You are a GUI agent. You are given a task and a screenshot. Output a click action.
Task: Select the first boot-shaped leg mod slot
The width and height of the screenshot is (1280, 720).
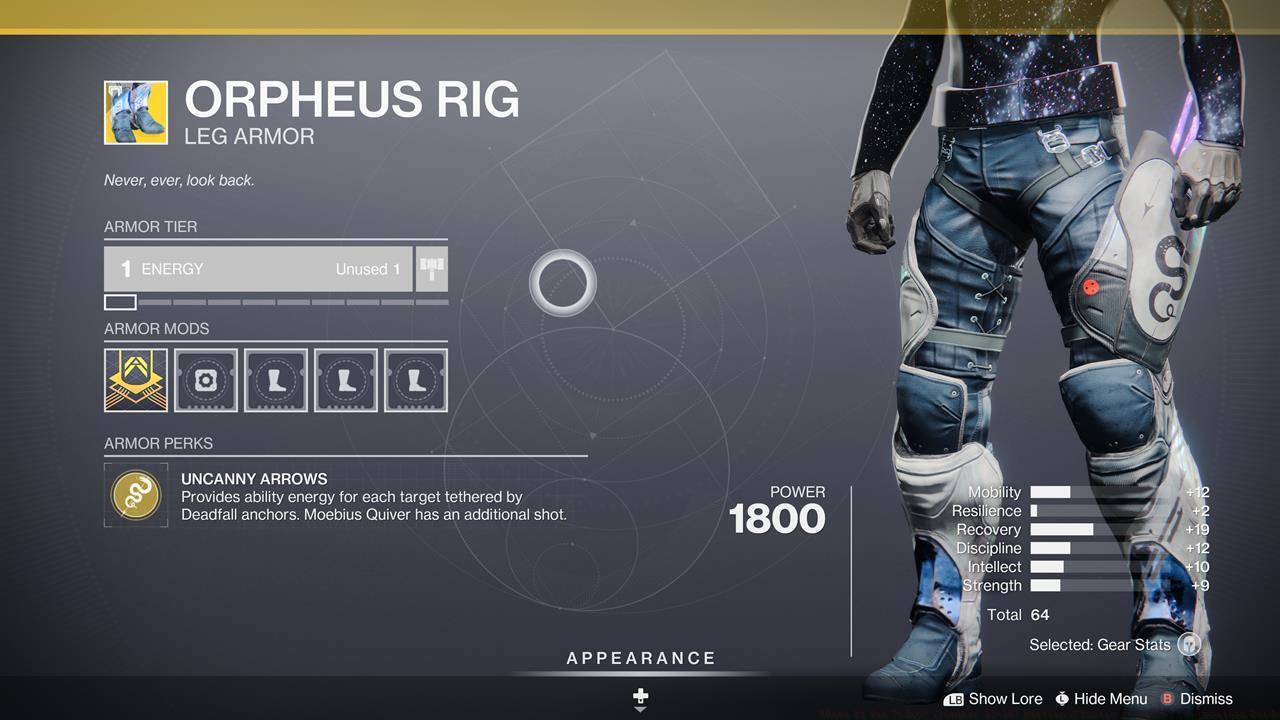pyautogui.click(x=275, y=379)
